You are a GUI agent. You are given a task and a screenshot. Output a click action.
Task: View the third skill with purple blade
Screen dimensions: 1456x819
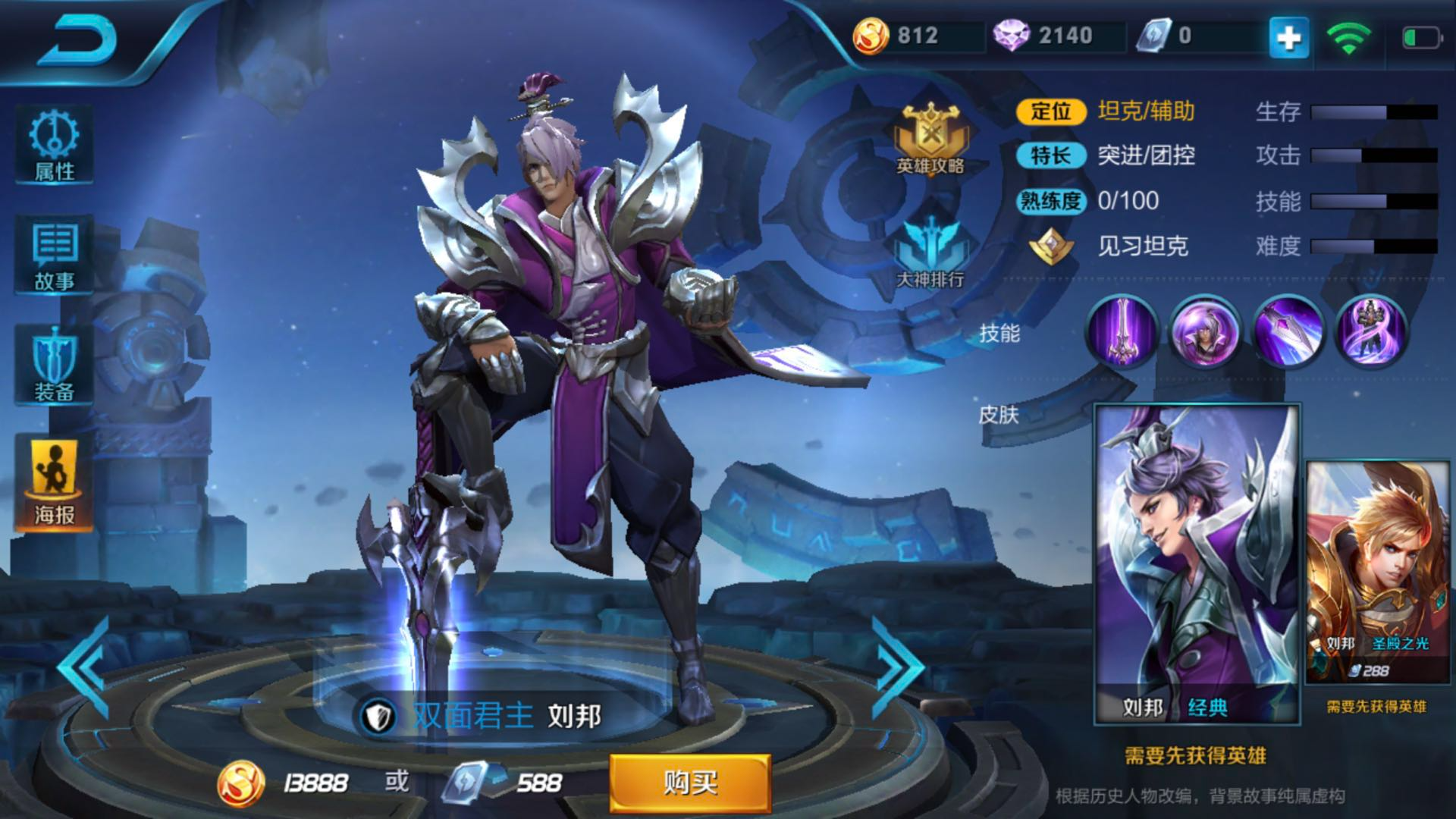point(1288,332)
